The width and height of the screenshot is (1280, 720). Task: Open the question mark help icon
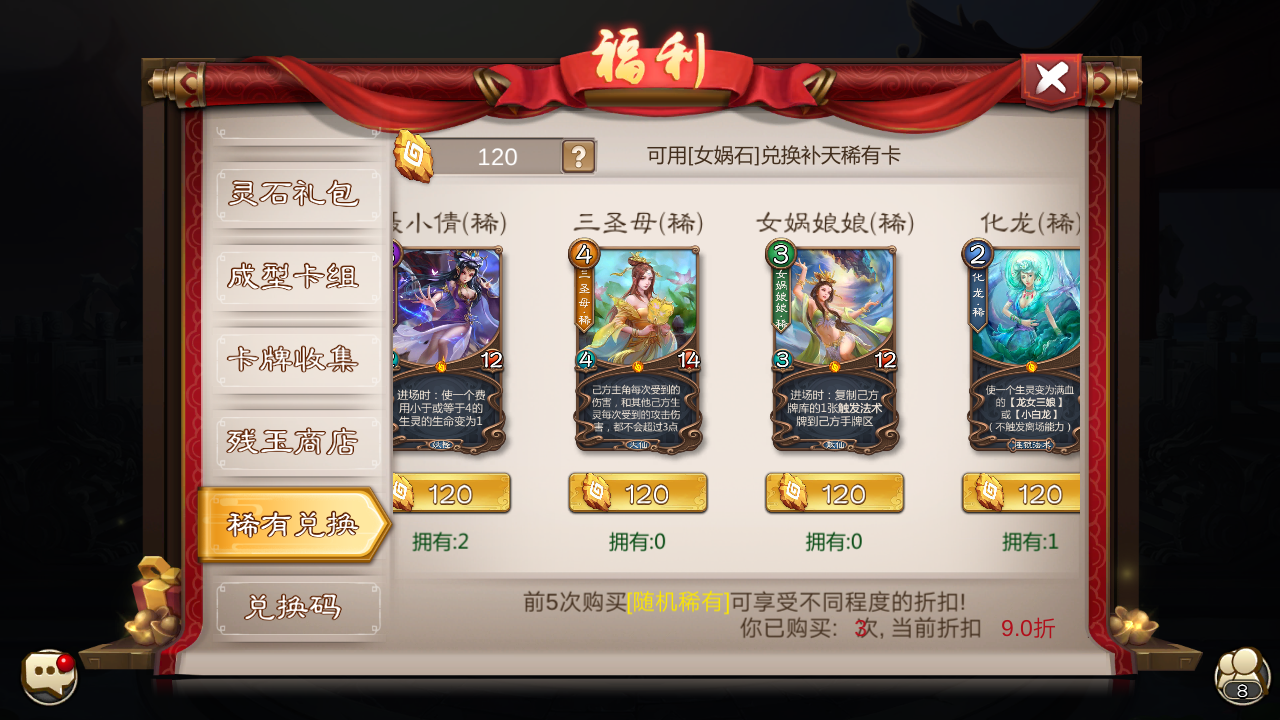pyautogui.click(x=580, y=157)
